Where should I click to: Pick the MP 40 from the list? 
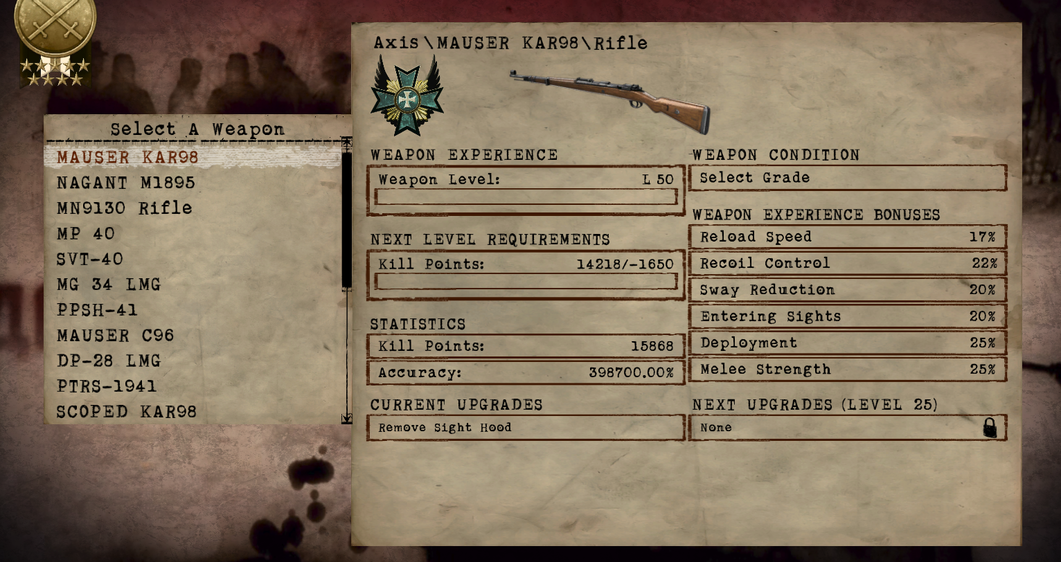(x=86, y=233)
